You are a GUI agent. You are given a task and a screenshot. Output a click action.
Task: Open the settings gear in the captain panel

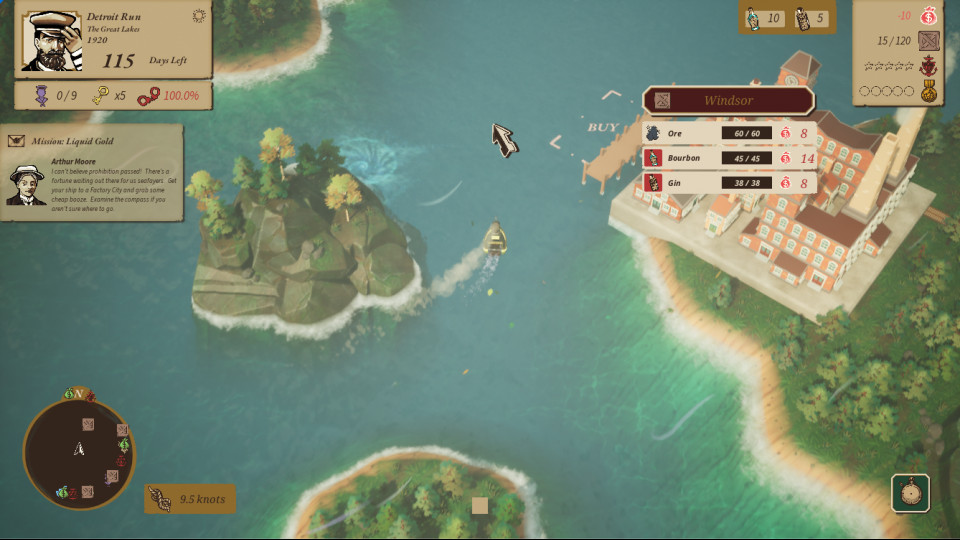pos(198,16)
